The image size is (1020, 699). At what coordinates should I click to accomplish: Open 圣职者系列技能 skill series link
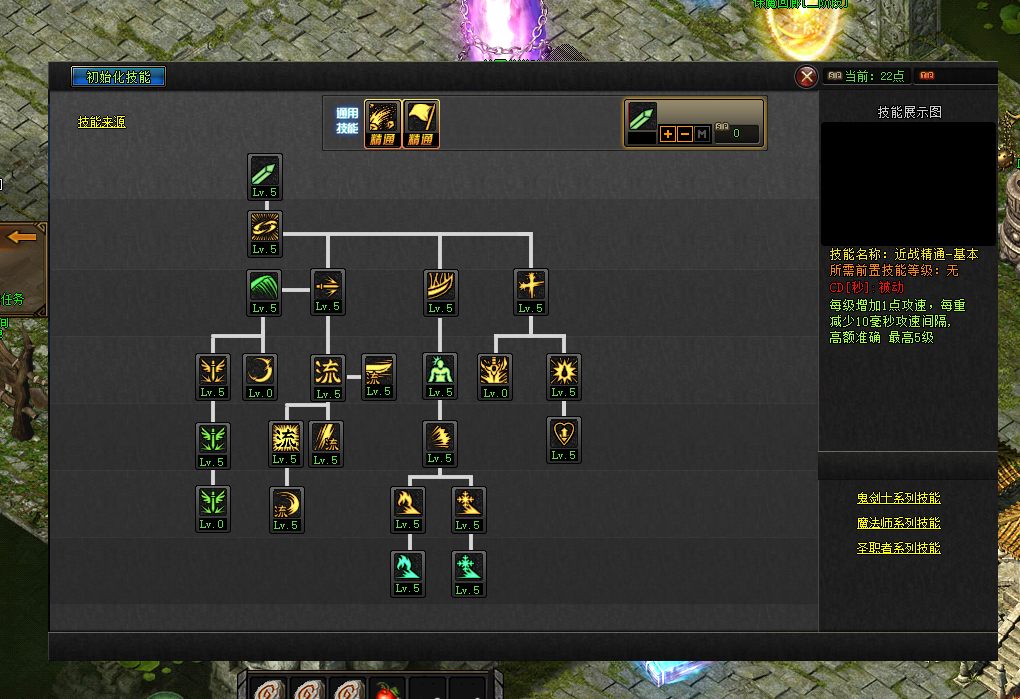[898, 548]
